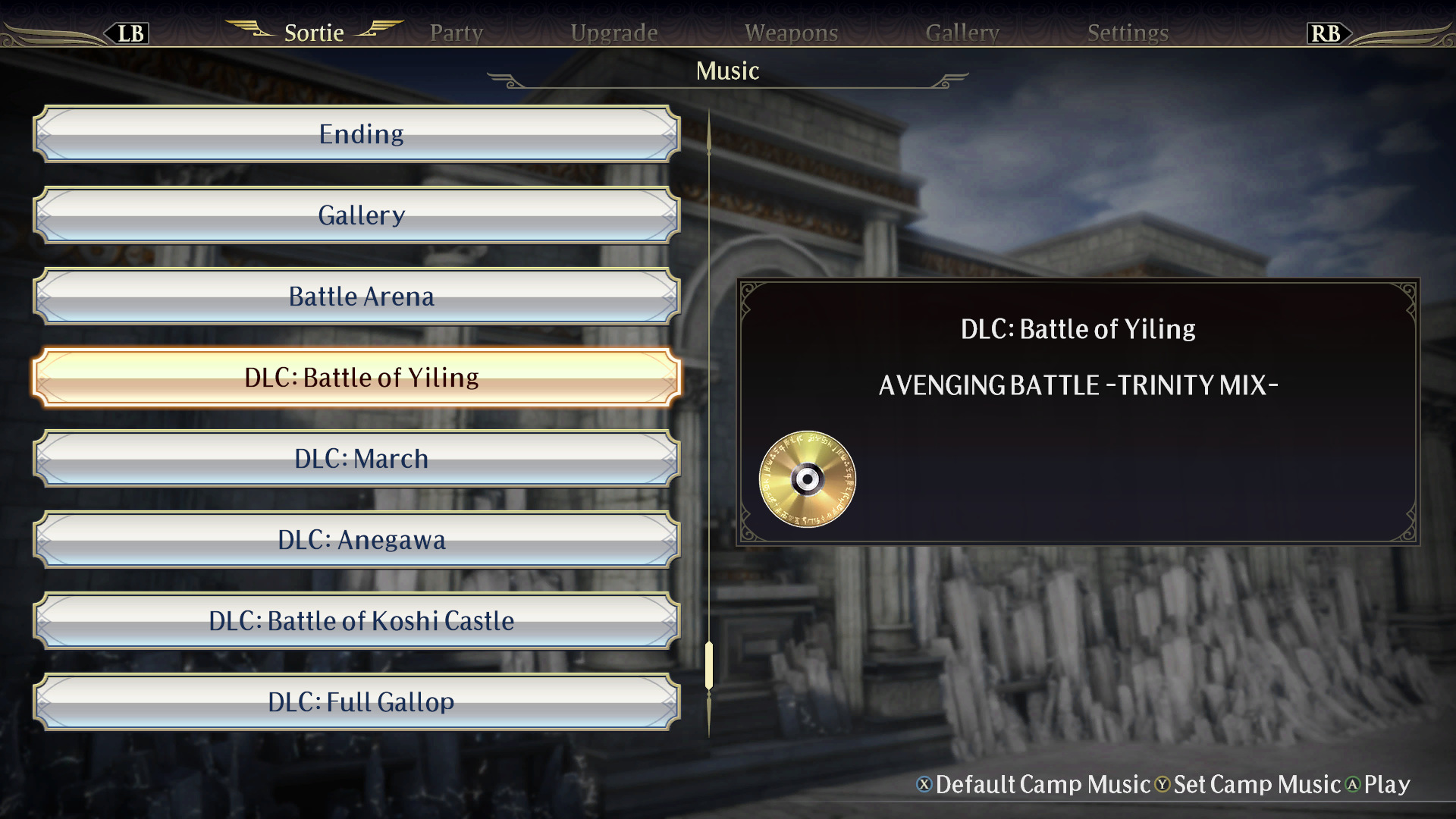
Task: Click Set Camp Music
Action: pyautogui.click(x=1257, y=786)
